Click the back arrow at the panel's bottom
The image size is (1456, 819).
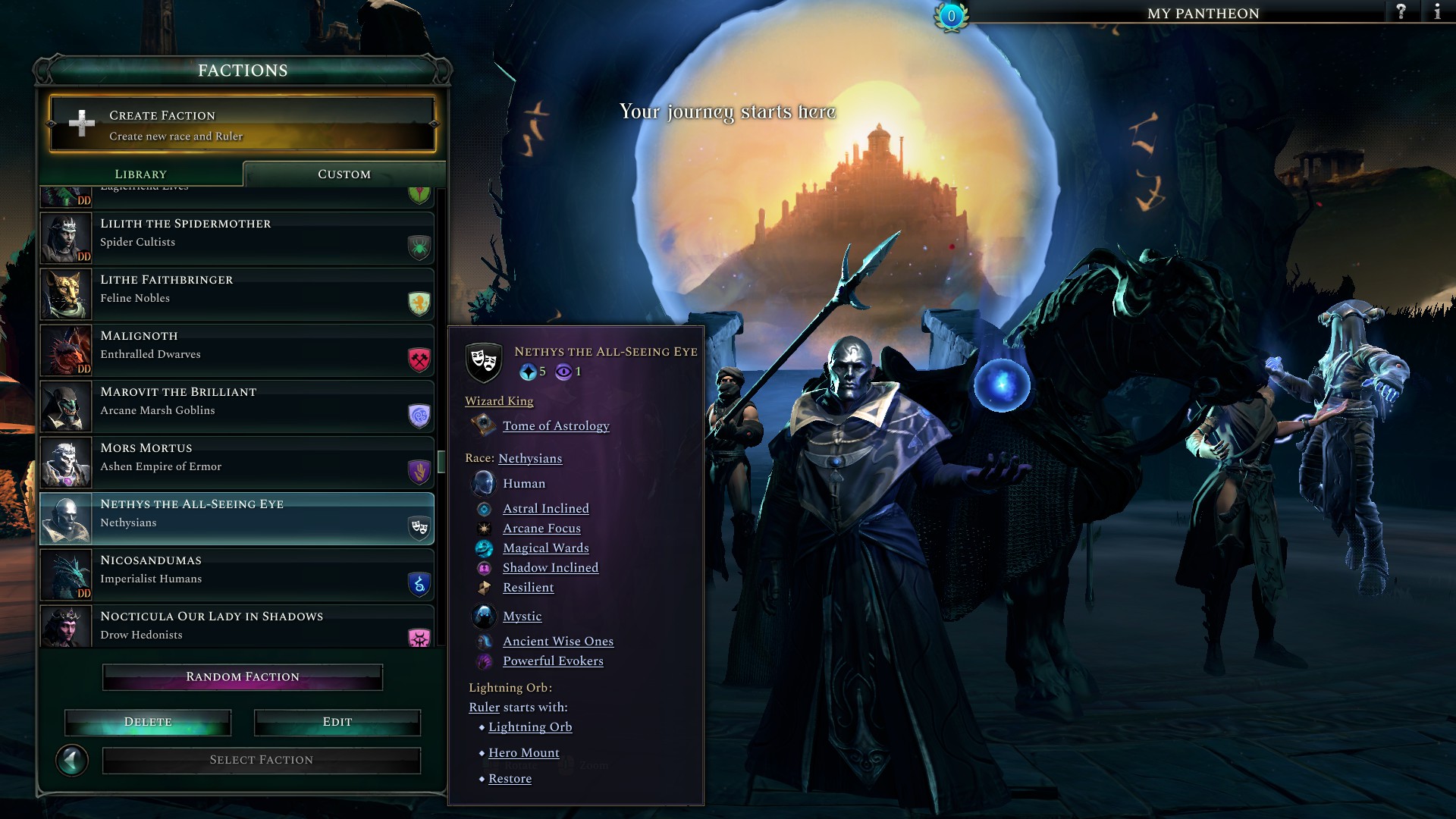click(74, 759)
